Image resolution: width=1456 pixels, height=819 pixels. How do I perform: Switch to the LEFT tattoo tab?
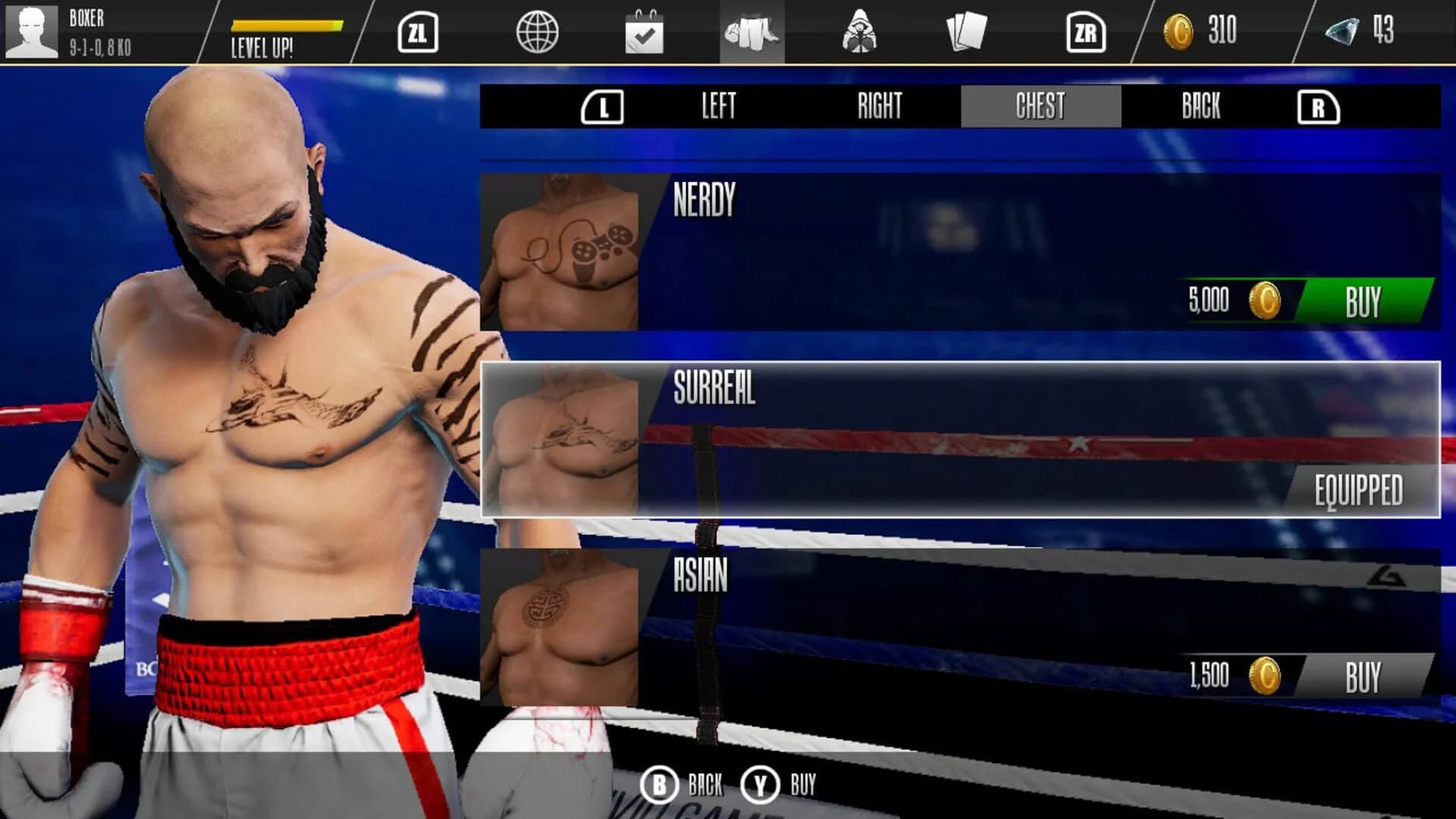click(x=719, y=106)
